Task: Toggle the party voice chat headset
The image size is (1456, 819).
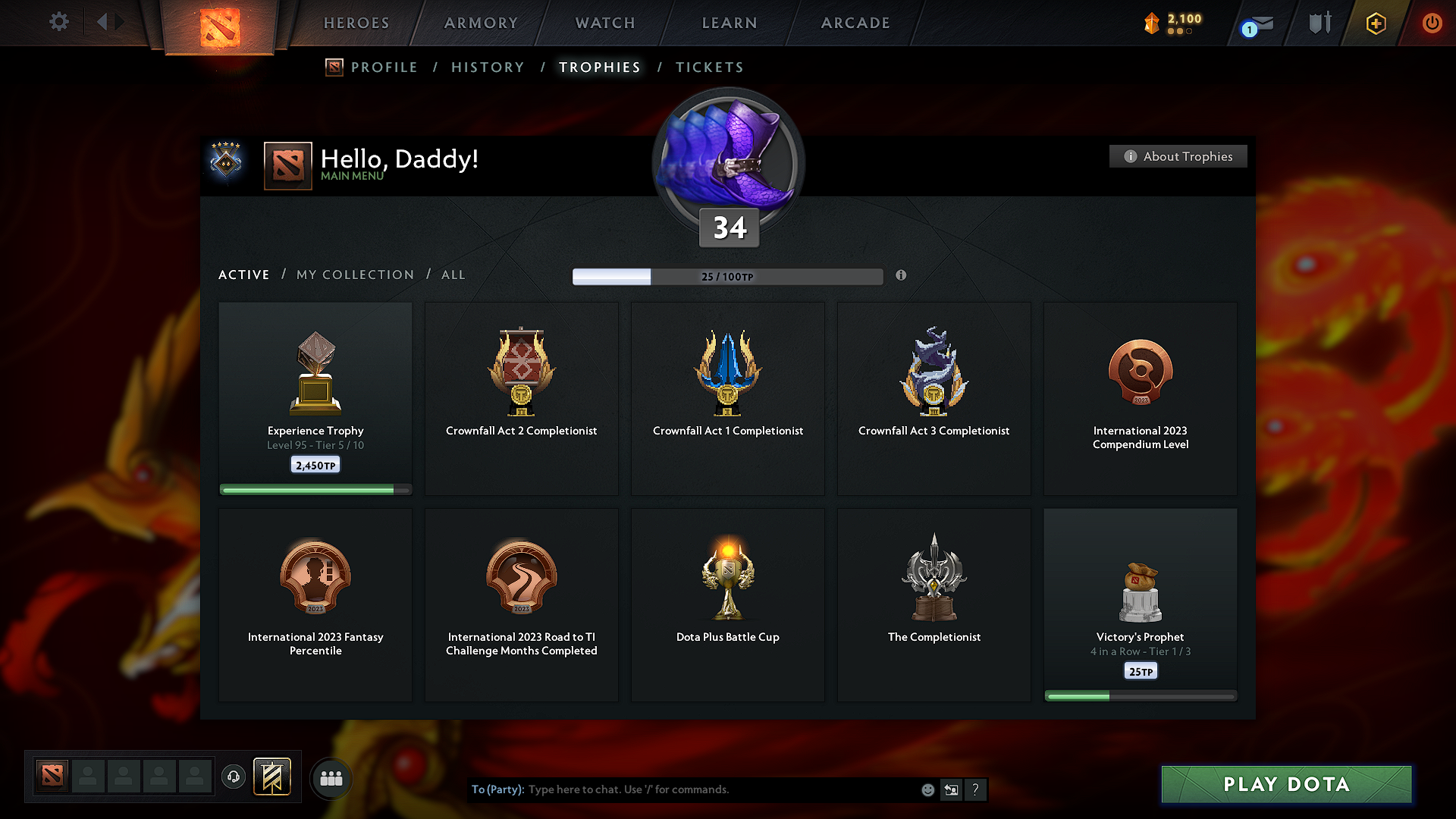Action: (233, 777)
